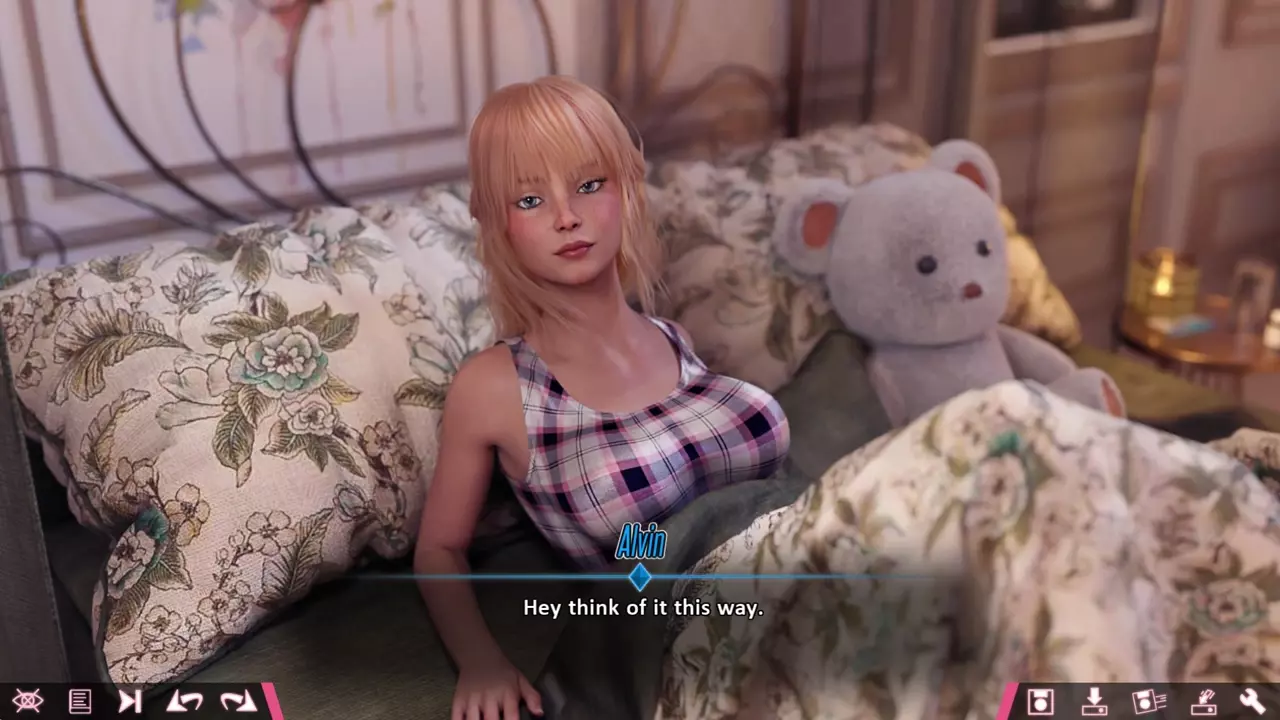This screenshot has height=720, width=1280.
Task: Open settings with the wrench icon
Action: [x=1252, y=701]
